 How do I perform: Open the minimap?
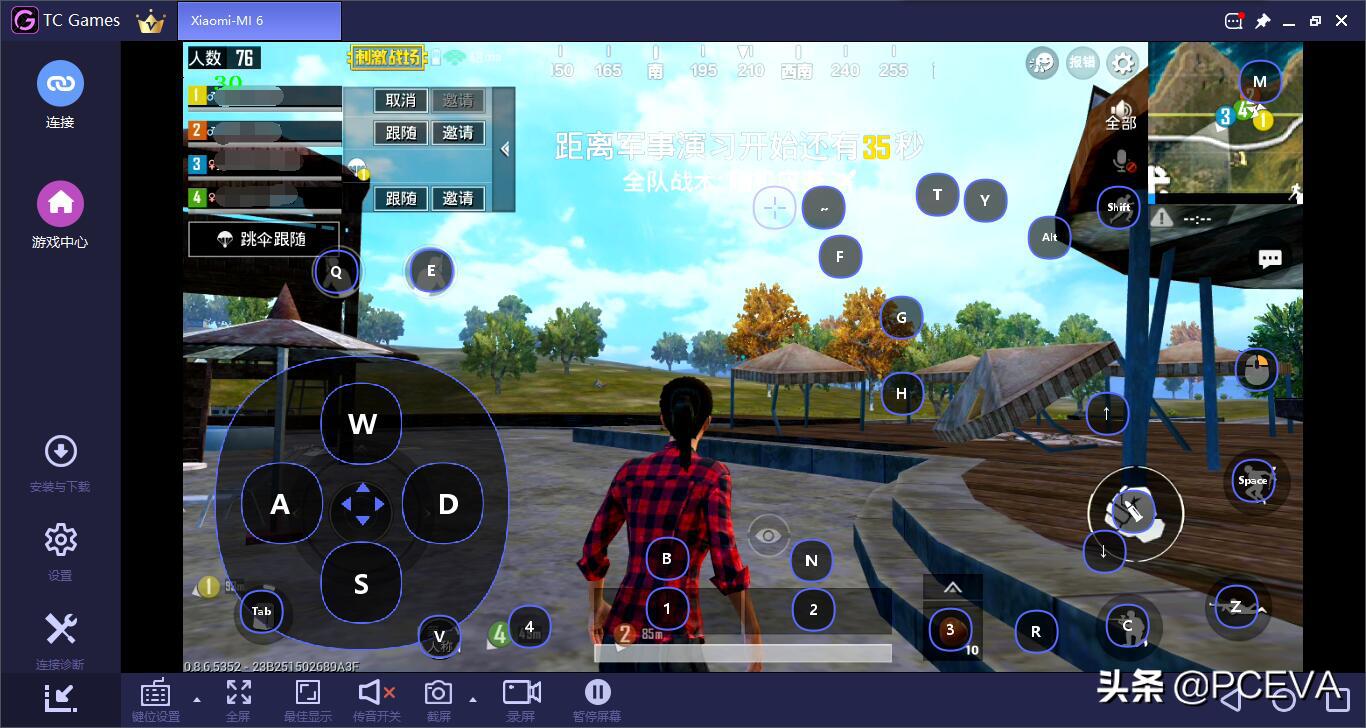point(1225,118)
